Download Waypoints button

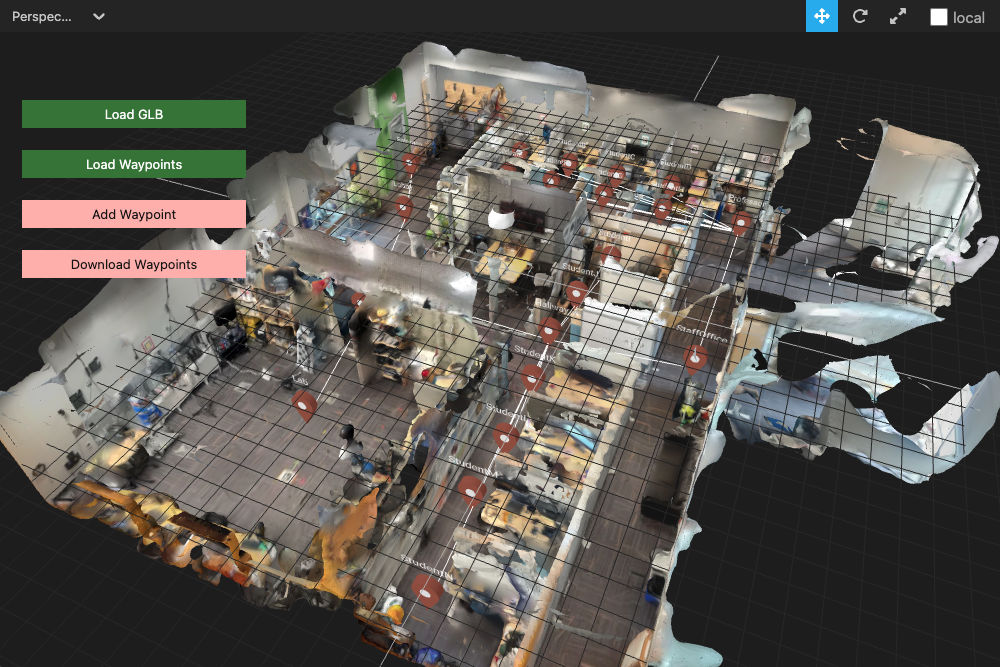[134, 264]
